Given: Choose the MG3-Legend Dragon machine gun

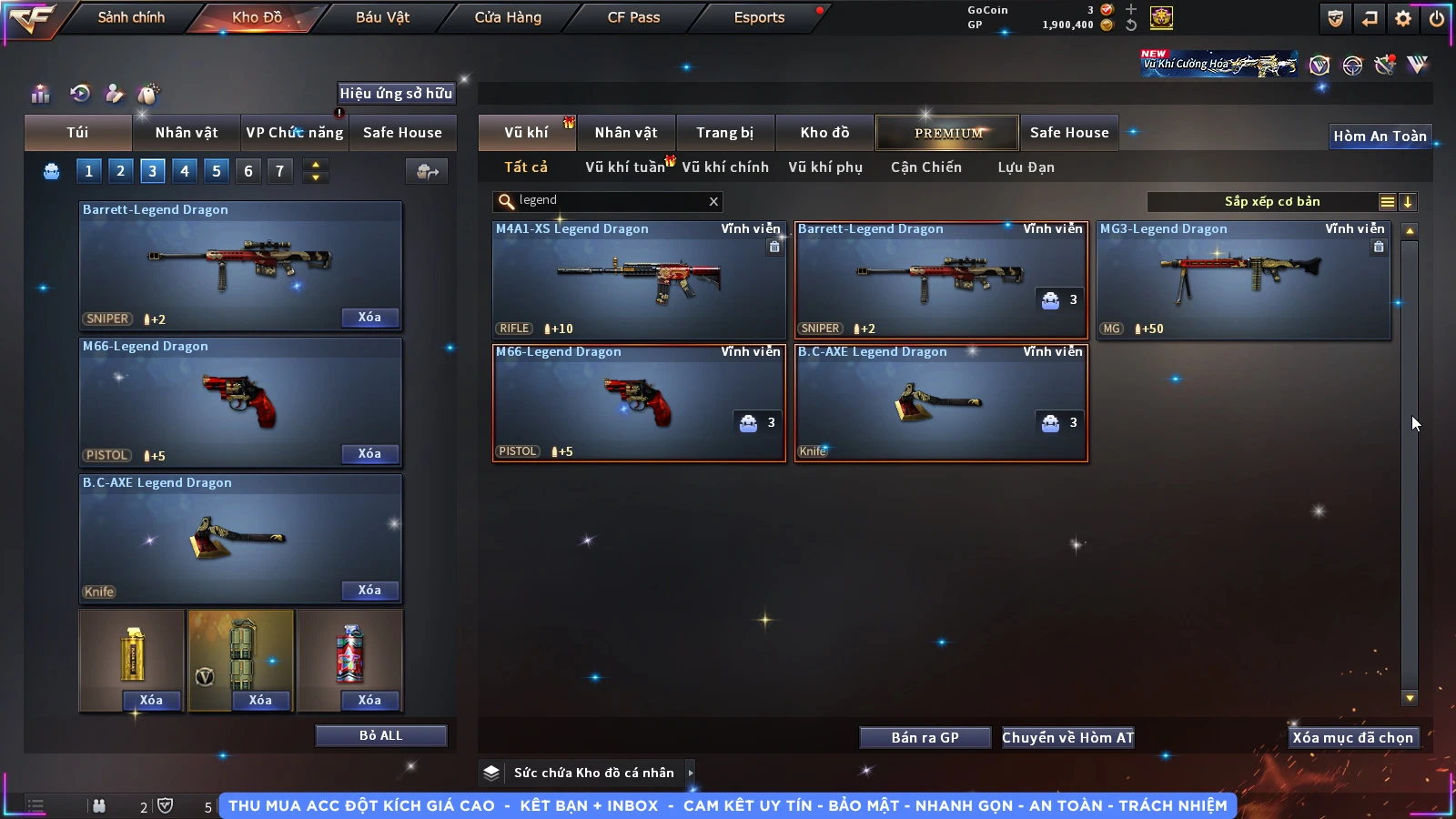Looking at the screenshot, I should [x=1243, y=280].
